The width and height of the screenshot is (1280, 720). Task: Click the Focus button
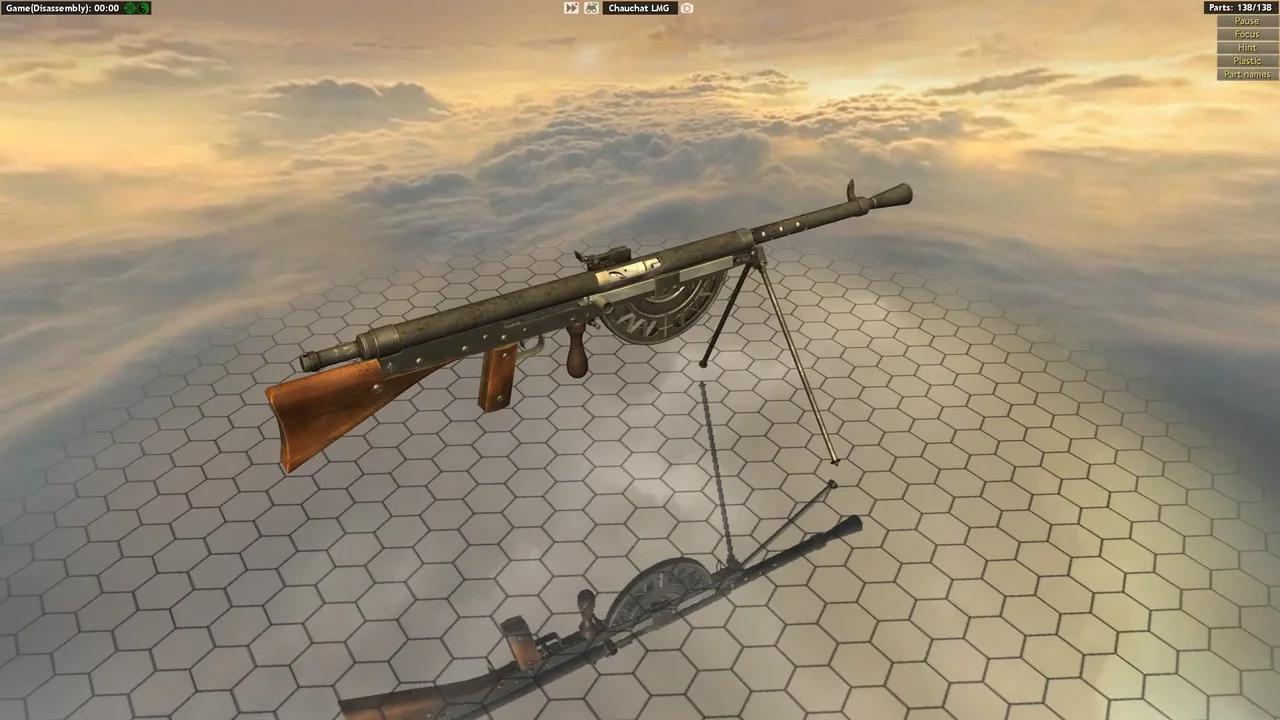point(1246,33)
